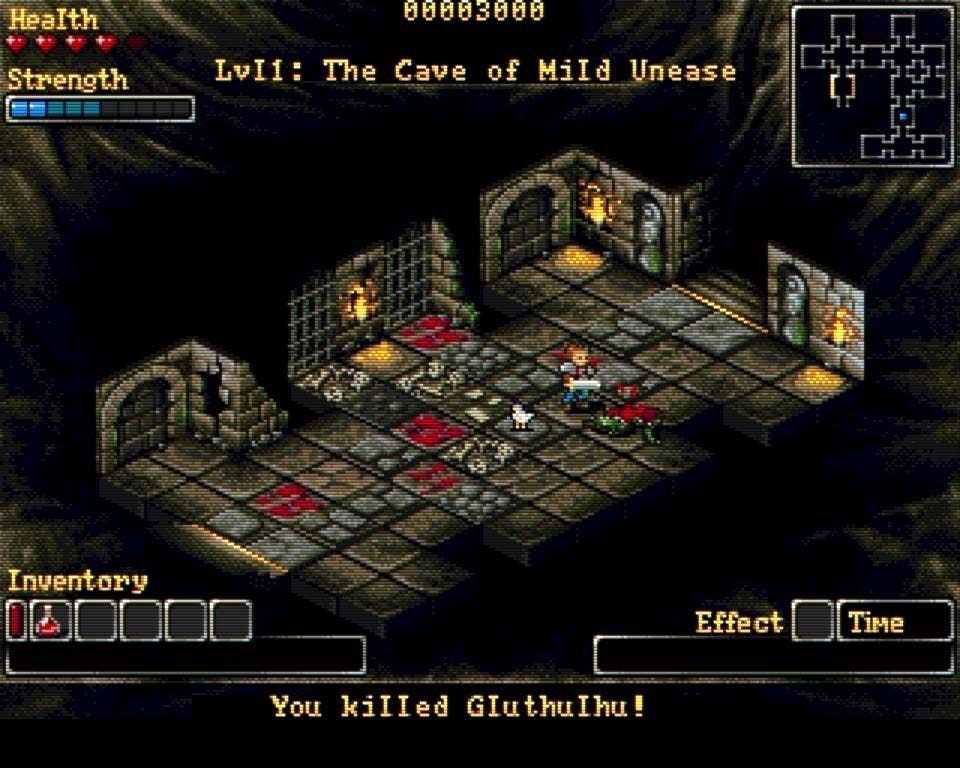The height and width of the screenshot is (768, 960).
Task: Select the red potion inventory slot
Action: coord(50,621)
